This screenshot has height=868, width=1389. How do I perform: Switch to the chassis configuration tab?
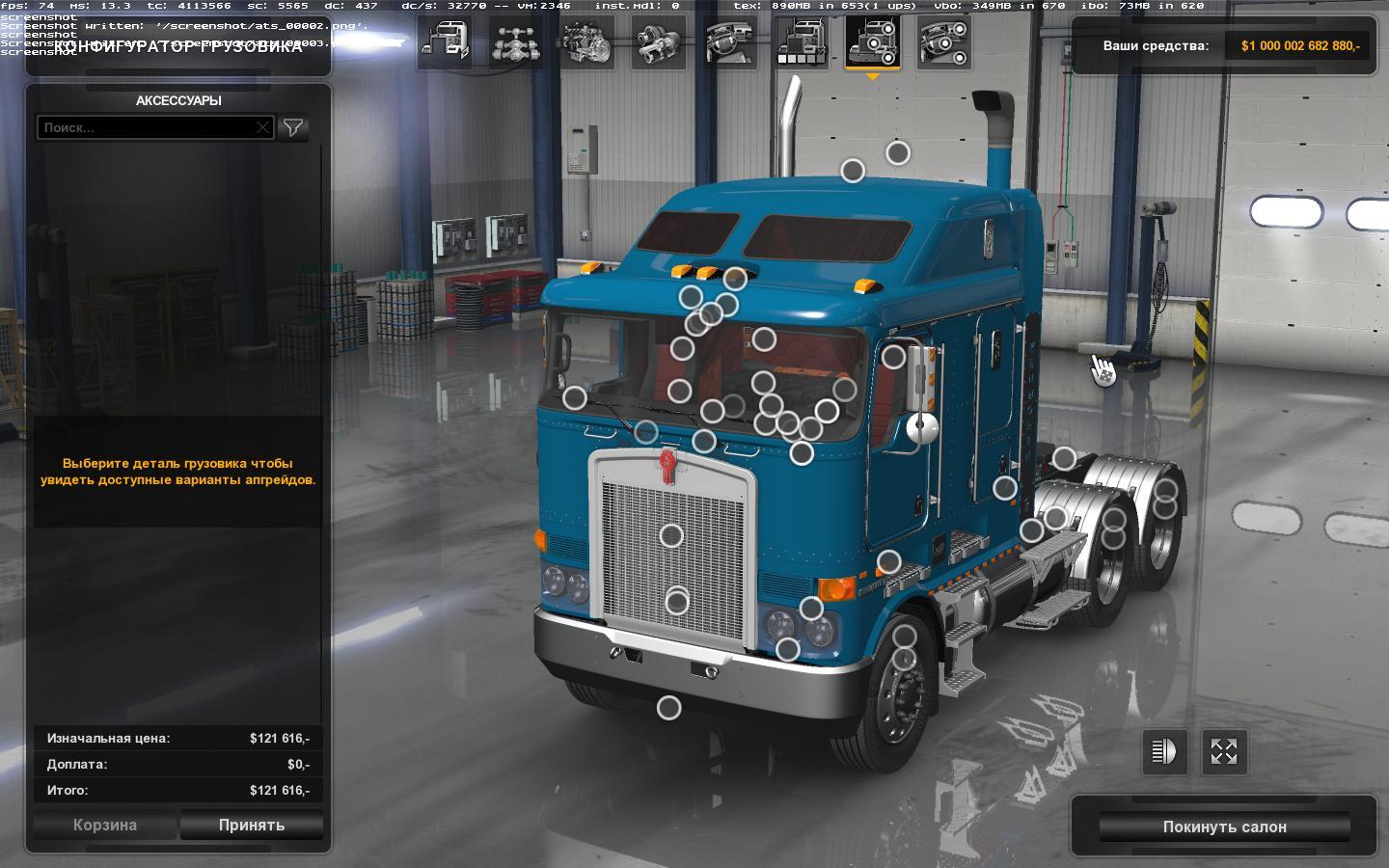pyautogui.click(x=516, y=43)
